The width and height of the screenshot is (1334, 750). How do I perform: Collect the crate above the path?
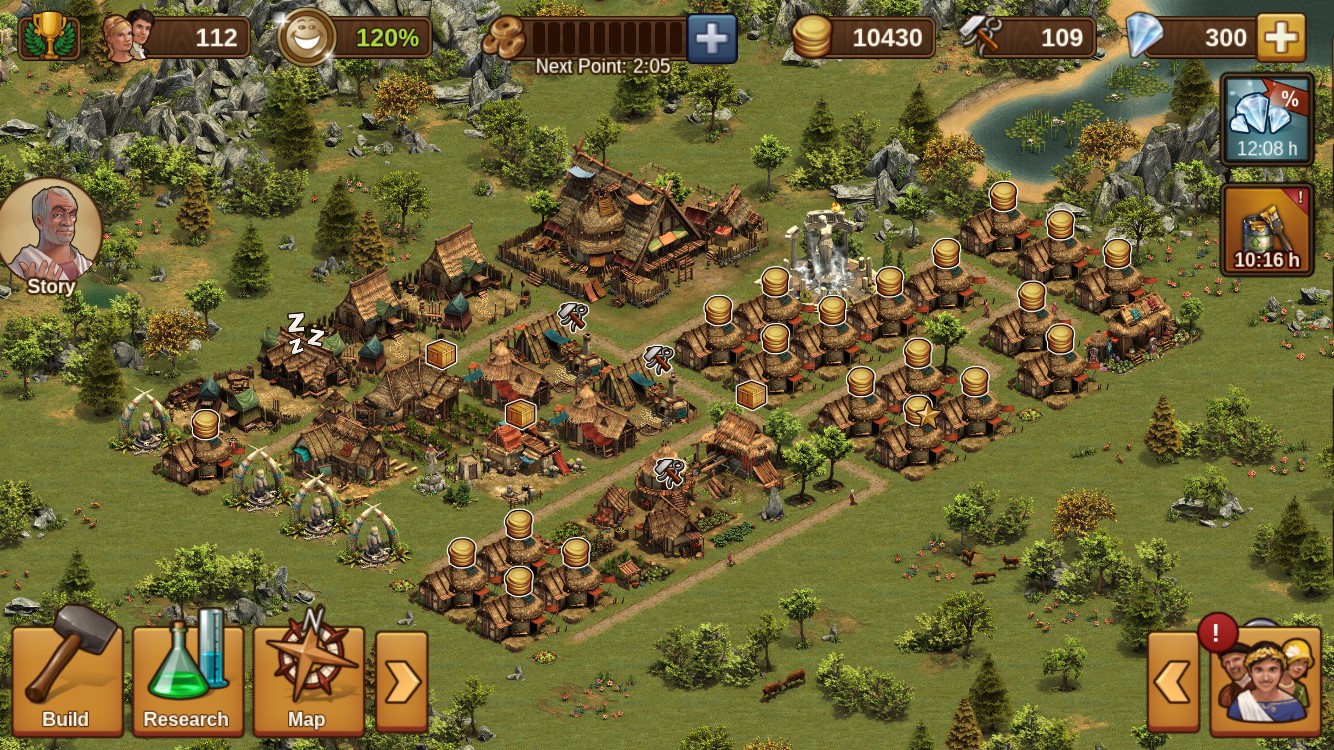751,395
